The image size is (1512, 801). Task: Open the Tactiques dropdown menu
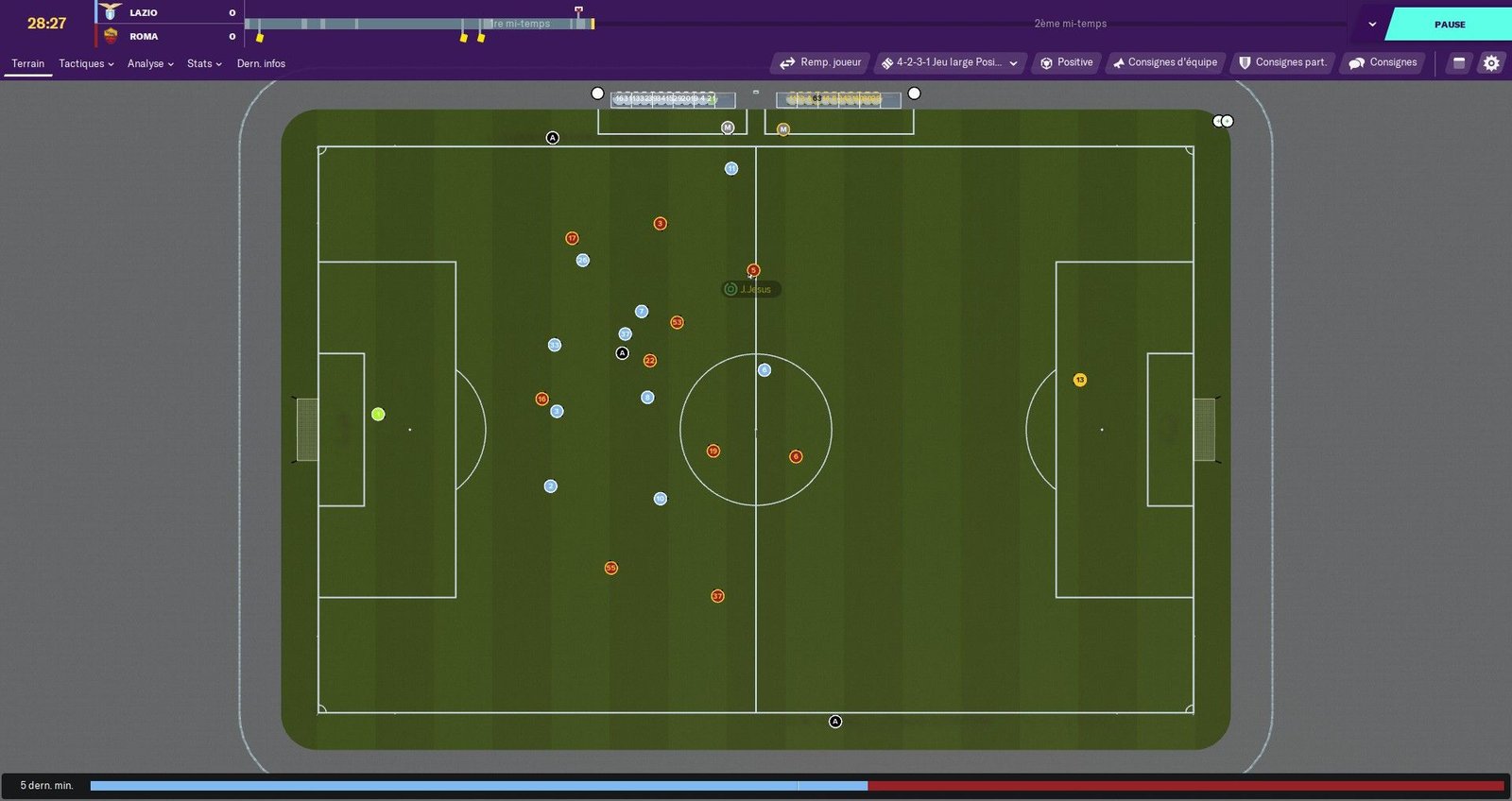coord(85,63)
